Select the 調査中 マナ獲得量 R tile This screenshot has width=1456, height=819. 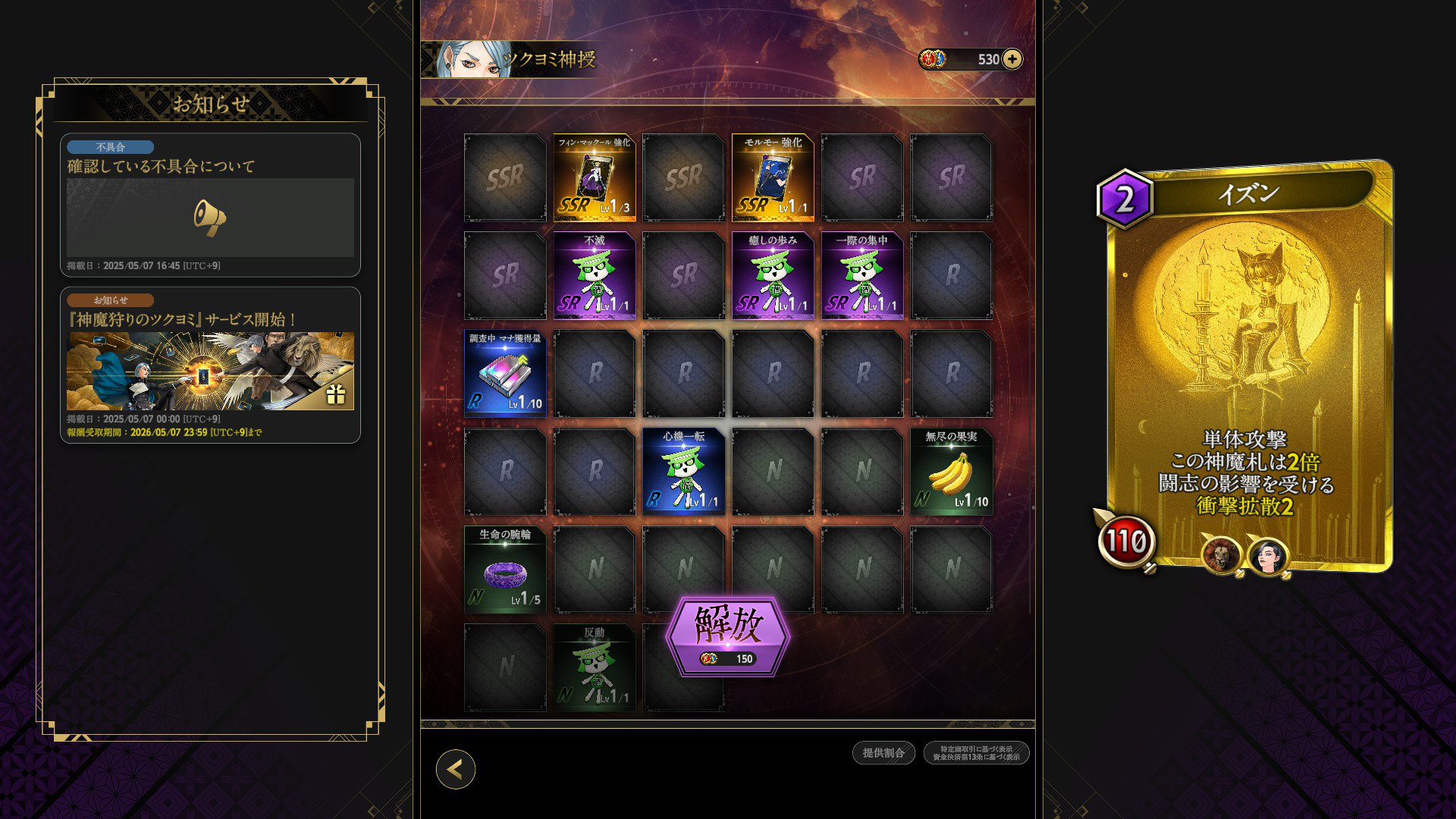505,374
